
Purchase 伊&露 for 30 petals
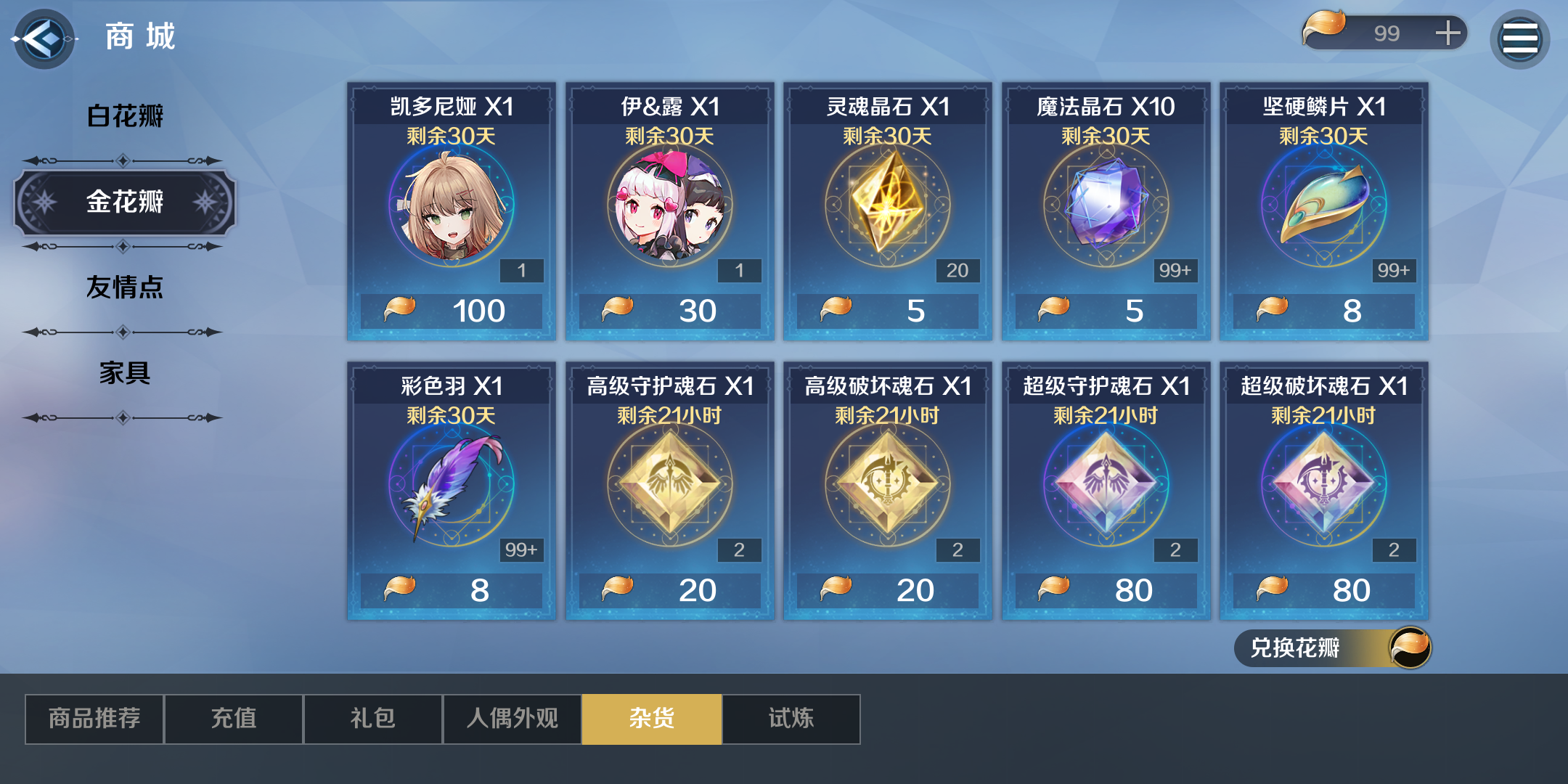click(671, 211)
